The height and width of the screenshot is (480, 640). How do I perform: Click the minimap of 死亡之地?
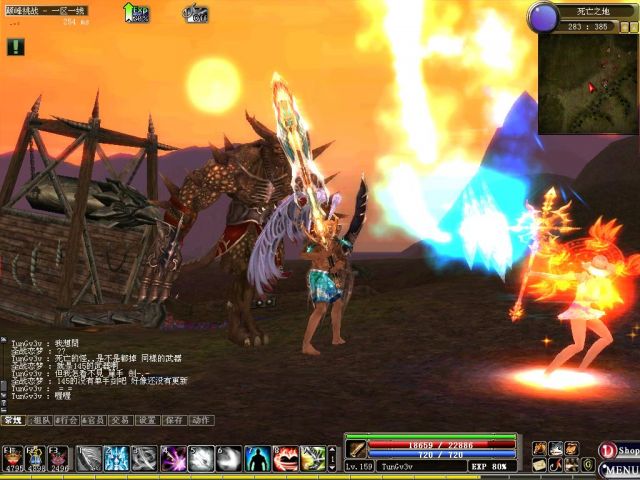tap(587, 84)
